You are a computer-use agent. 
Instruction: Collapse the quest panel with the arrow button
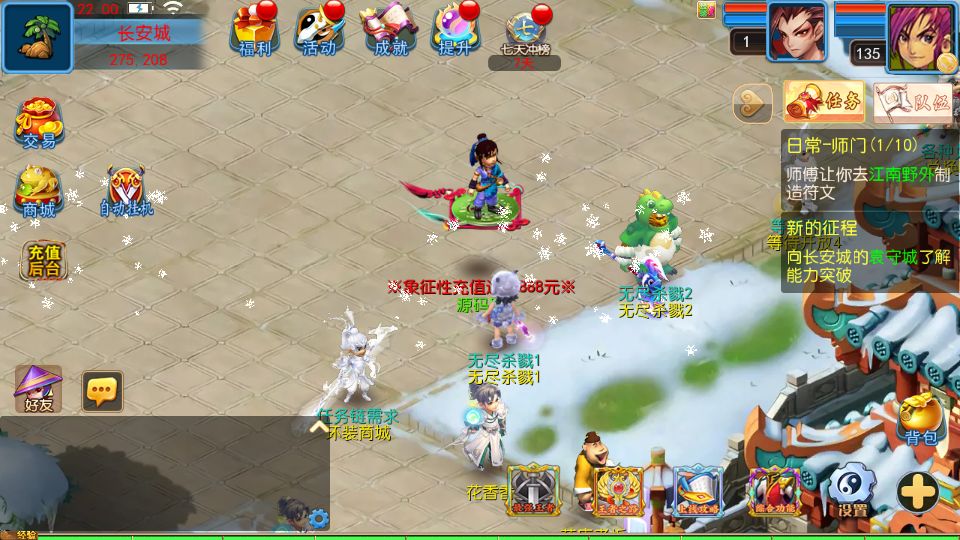753,102
